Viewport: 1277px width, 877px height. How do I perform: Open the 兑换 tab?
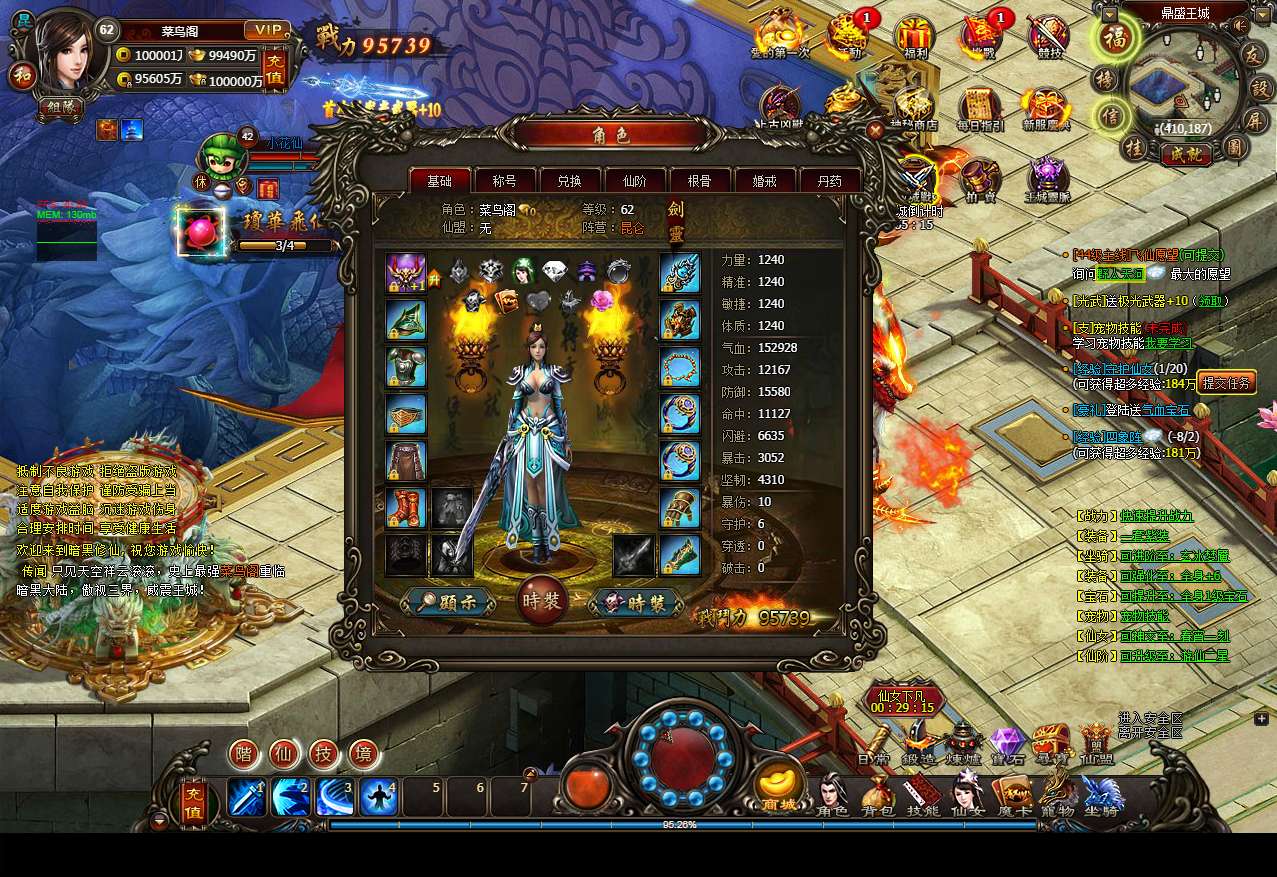(x=569, y=181)
